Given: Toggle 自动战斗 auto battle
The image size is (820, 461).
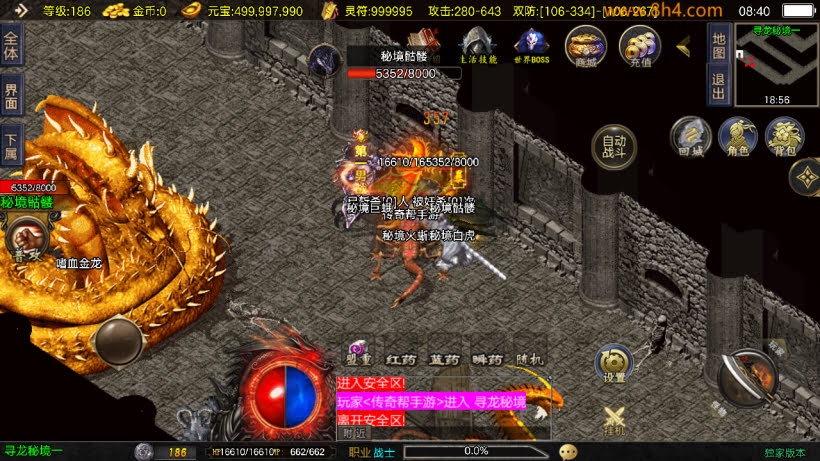Looking at the screenshot, I should 614,148.
